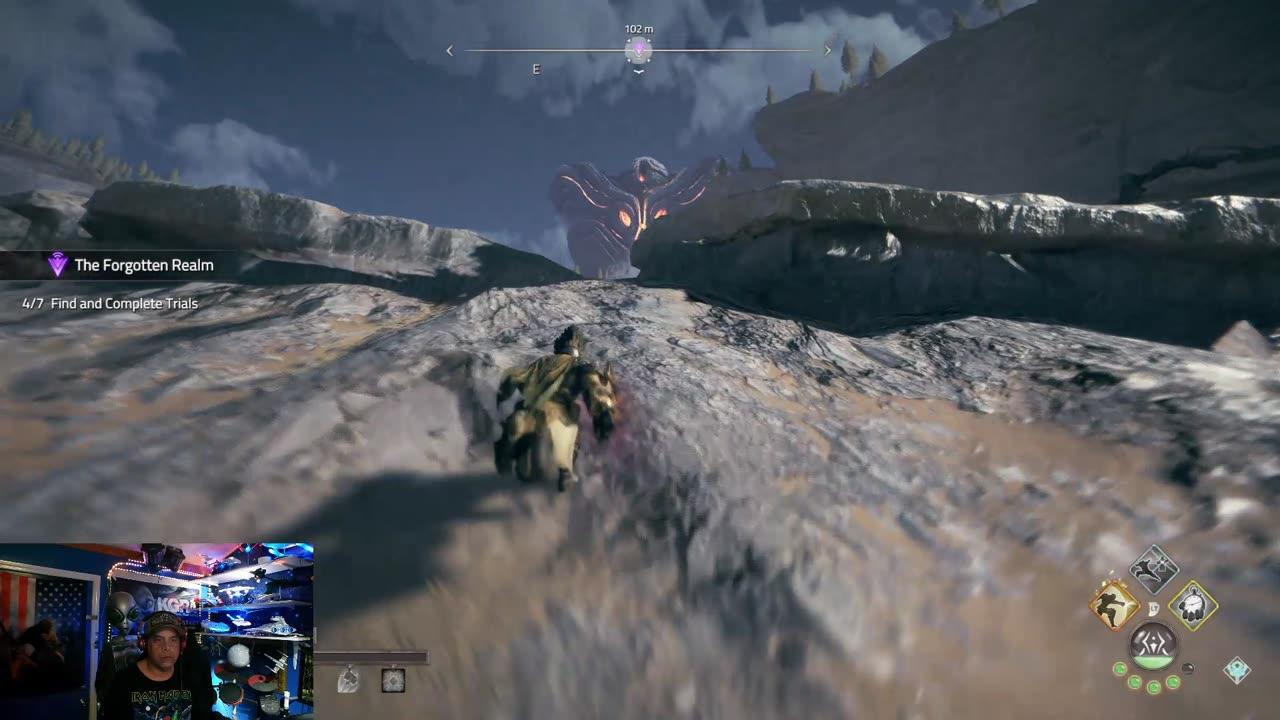
Task: Expand the compass right arrow
Action: (x=828, y=48)
